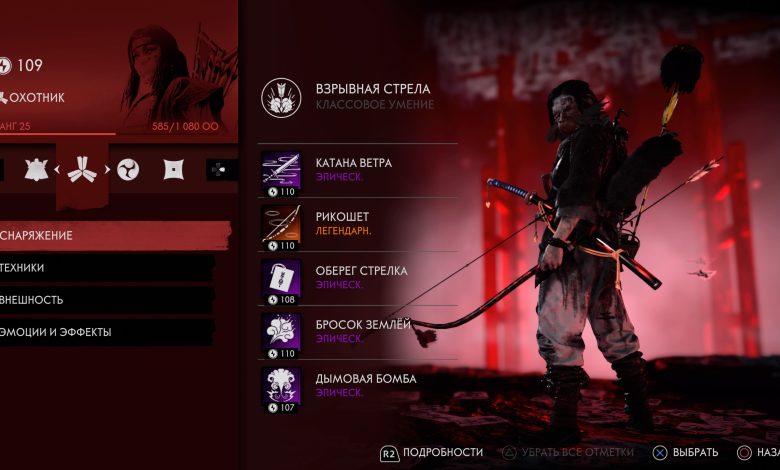
Task: Select the Взрывная стрела class ability
Action: click(x=350, y=97)
